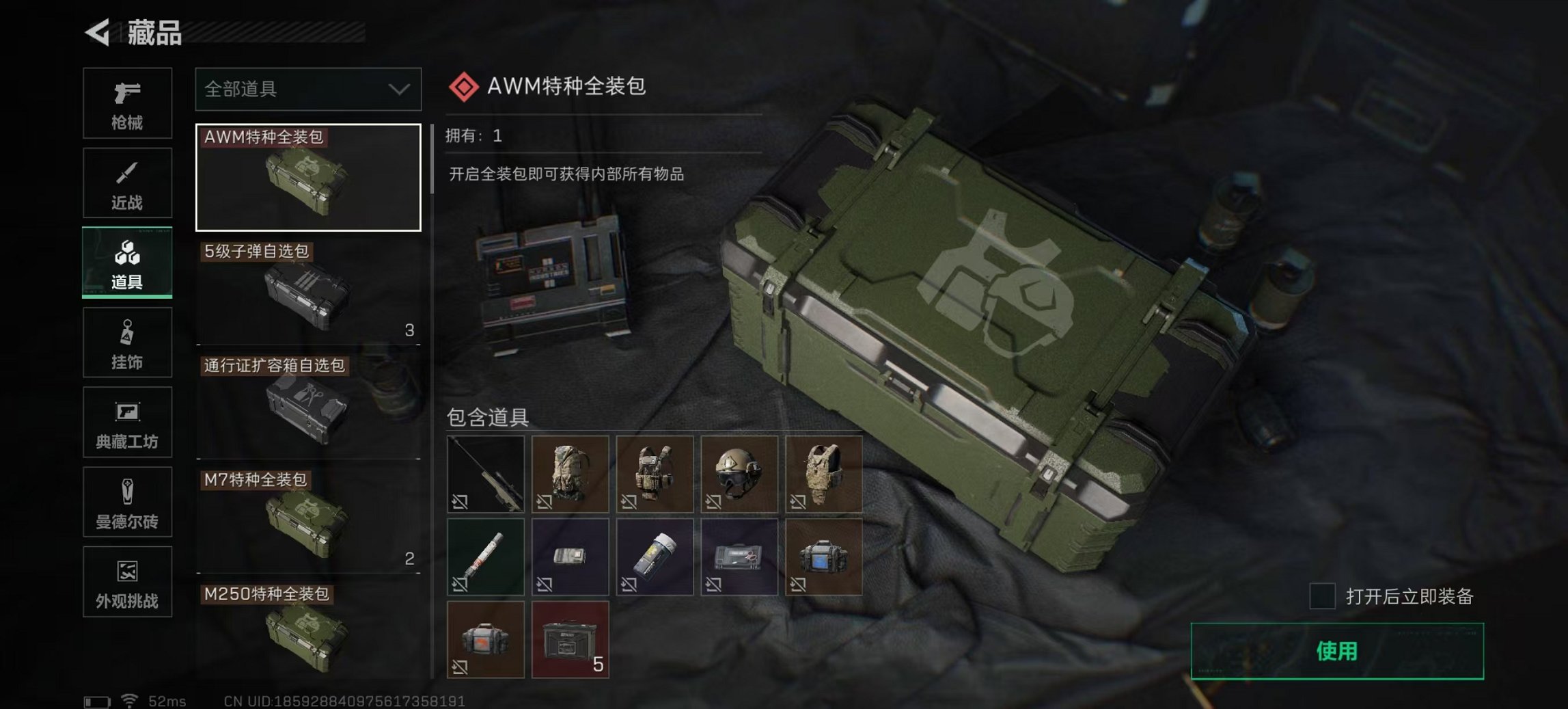Open the 近战 melee category
1568x709 pixels.
127,183
